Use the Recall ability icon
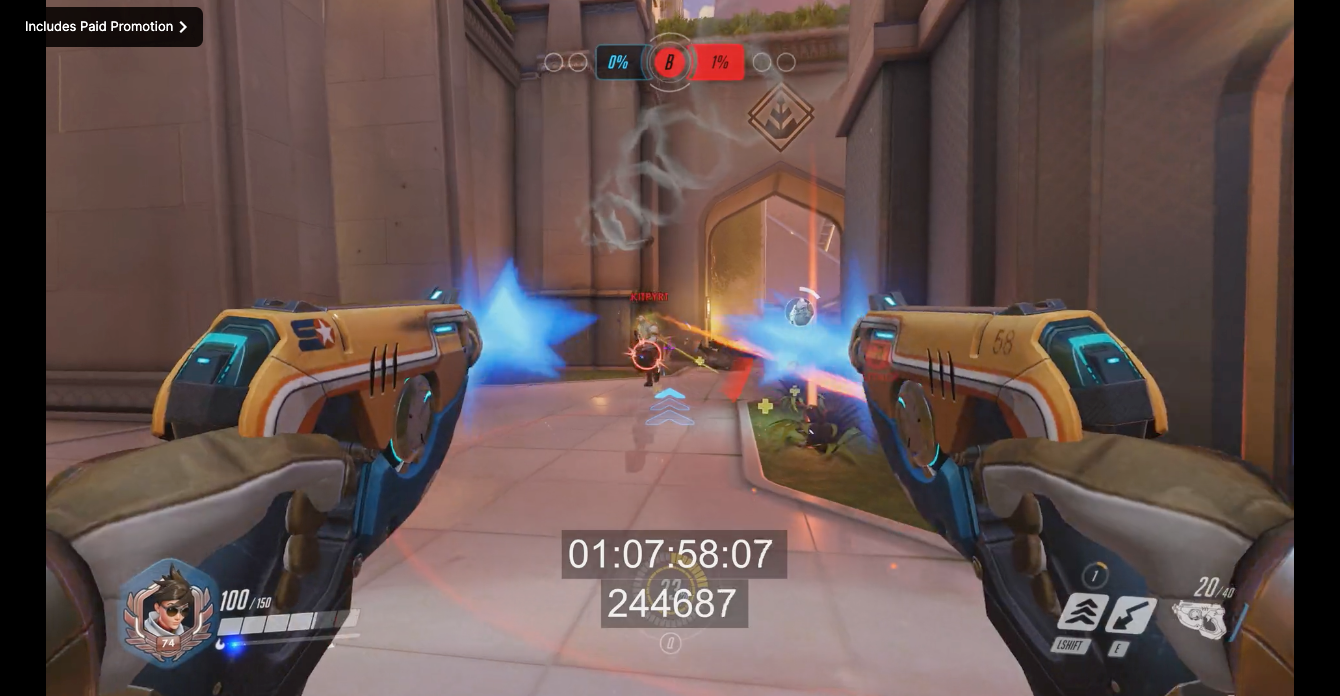 coord(1131,615)
